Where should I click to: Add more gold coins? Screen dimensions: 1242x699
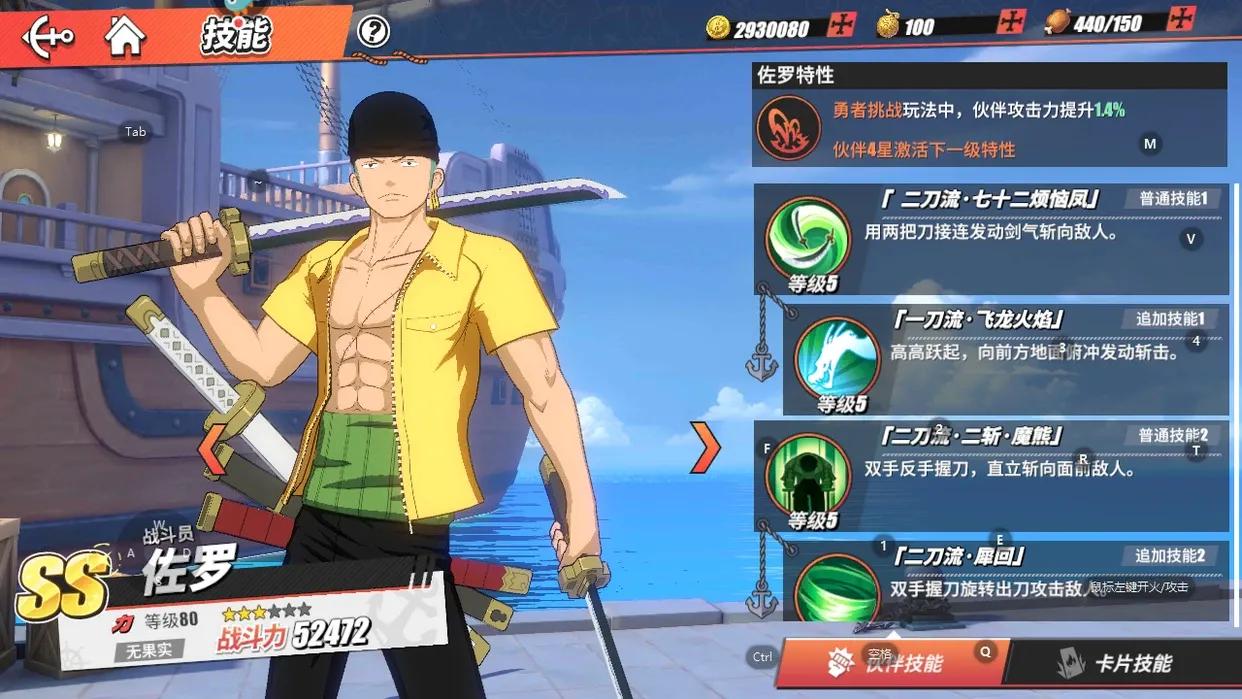(x=842, y=25)
